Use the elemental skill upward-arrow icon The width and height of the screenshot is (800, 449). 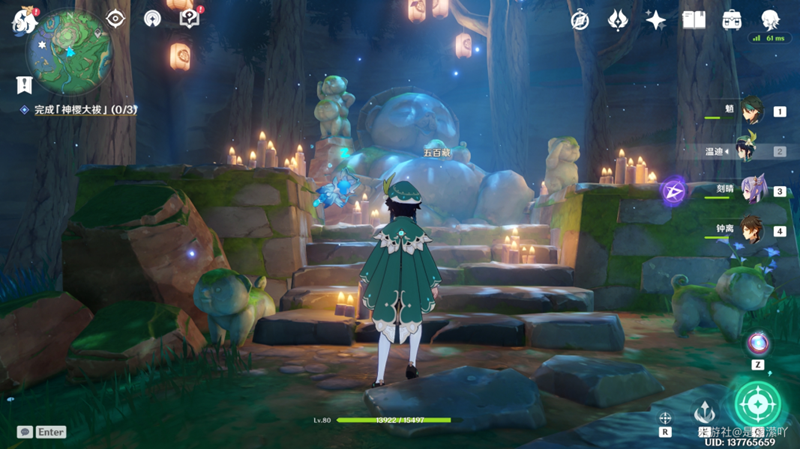pyautogui.click(x=706, y=409)
